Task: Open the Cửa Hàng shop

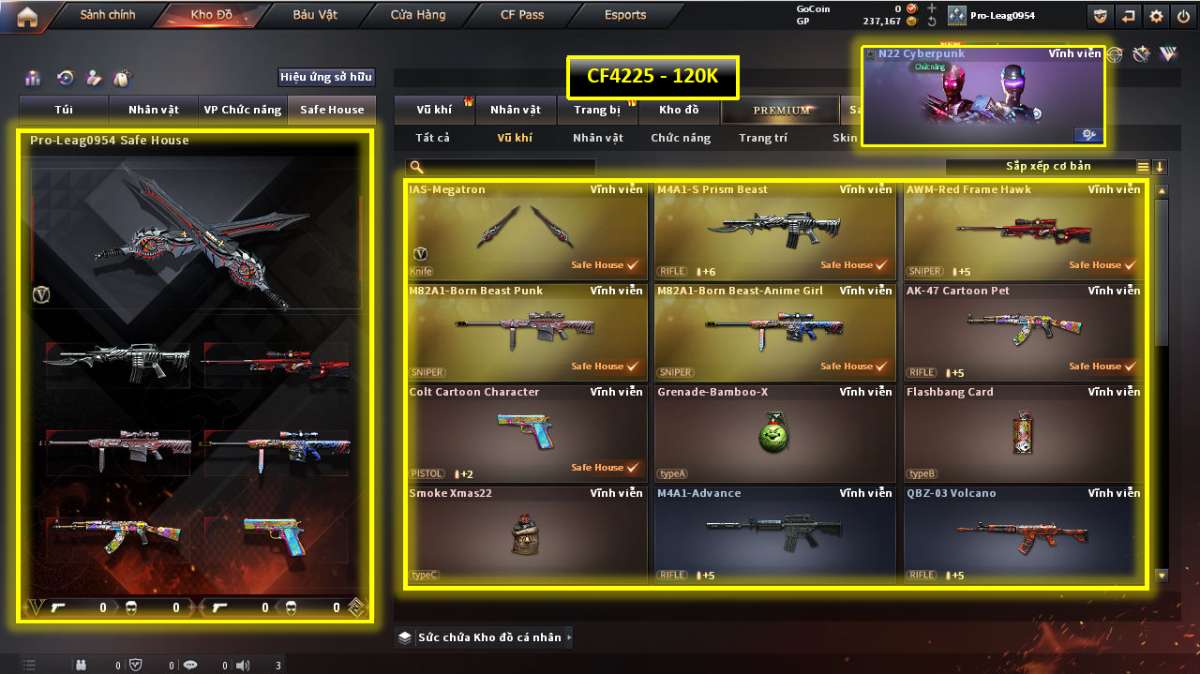Action: tap(418, 16)
